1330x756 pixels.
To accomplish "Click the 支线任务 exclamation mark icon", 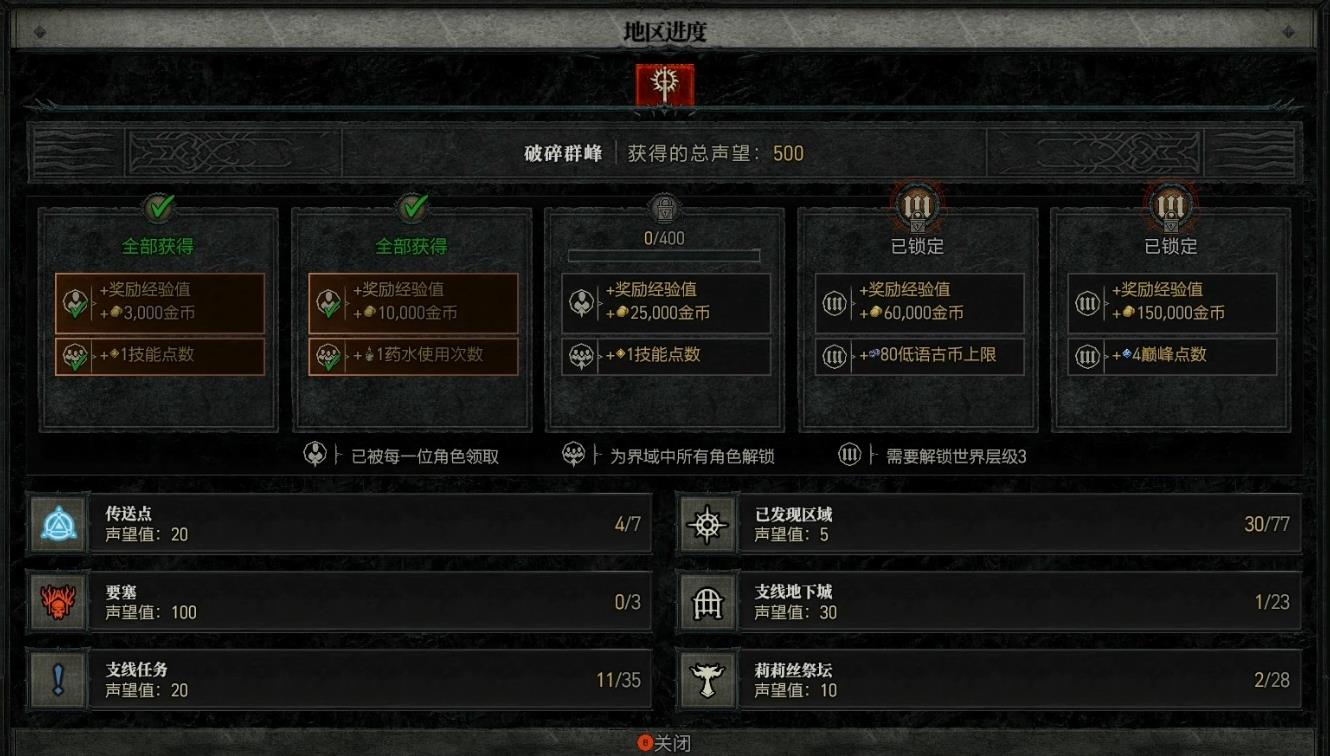I will click(x=58, y=679).
